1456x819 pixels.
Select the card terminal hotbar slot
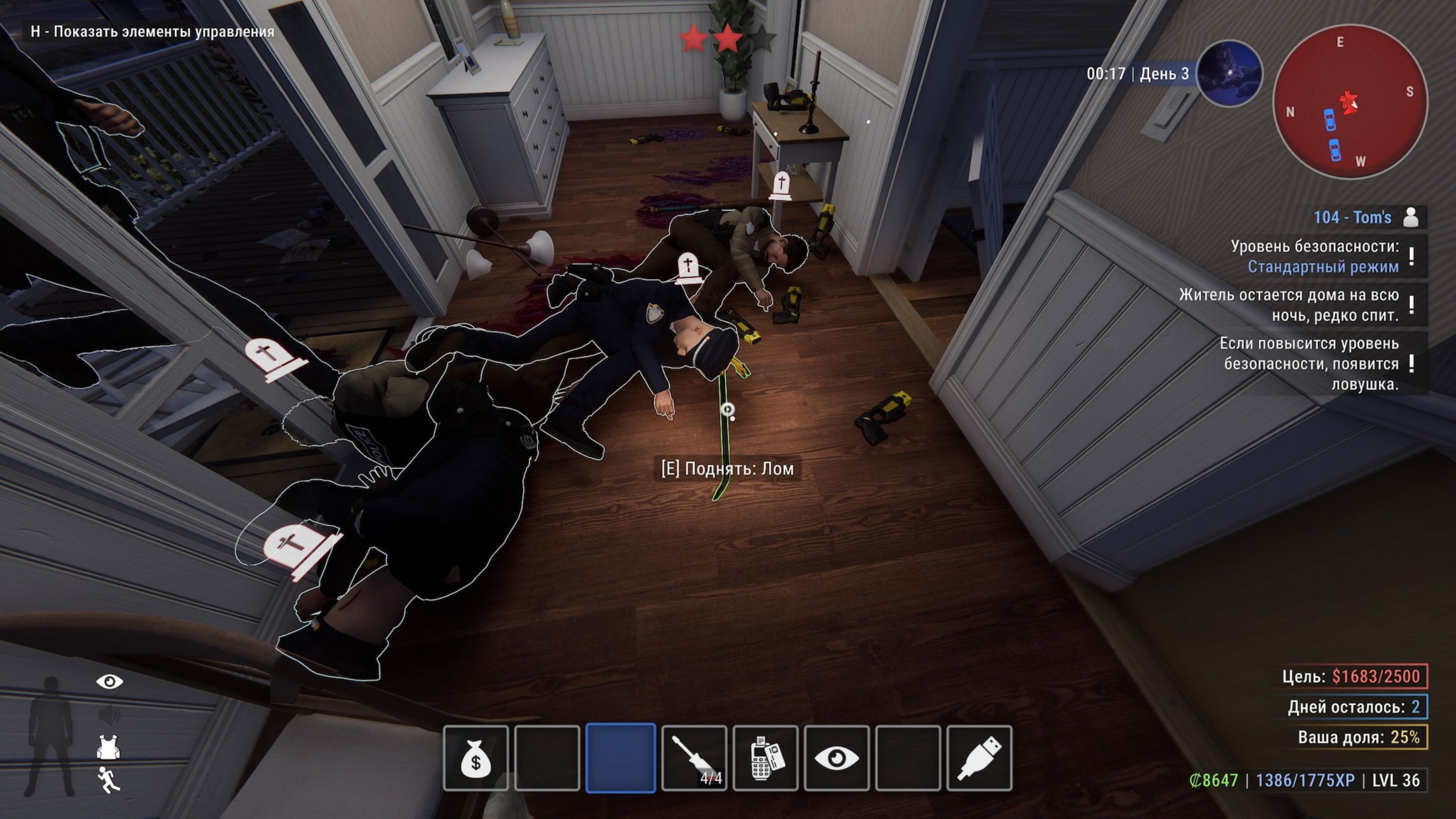[x=765, y=758]
